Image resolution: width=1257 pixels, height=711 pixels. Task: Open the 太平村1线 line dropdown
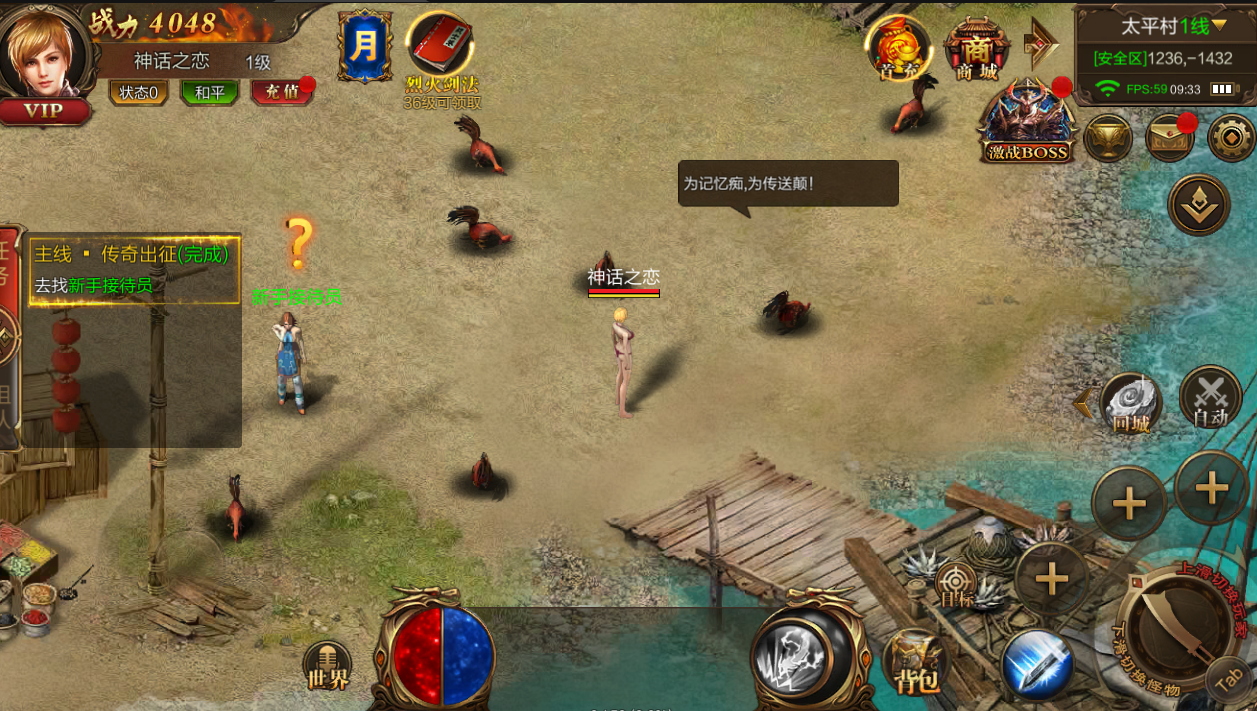coord(1165,25)
